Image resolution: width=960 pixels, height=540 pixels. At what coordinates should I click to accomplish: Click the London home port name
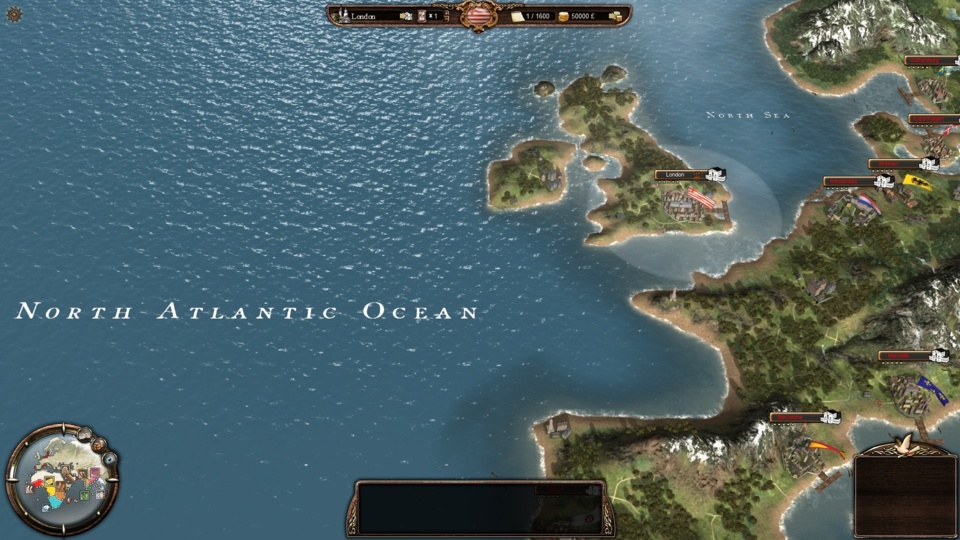372,16
